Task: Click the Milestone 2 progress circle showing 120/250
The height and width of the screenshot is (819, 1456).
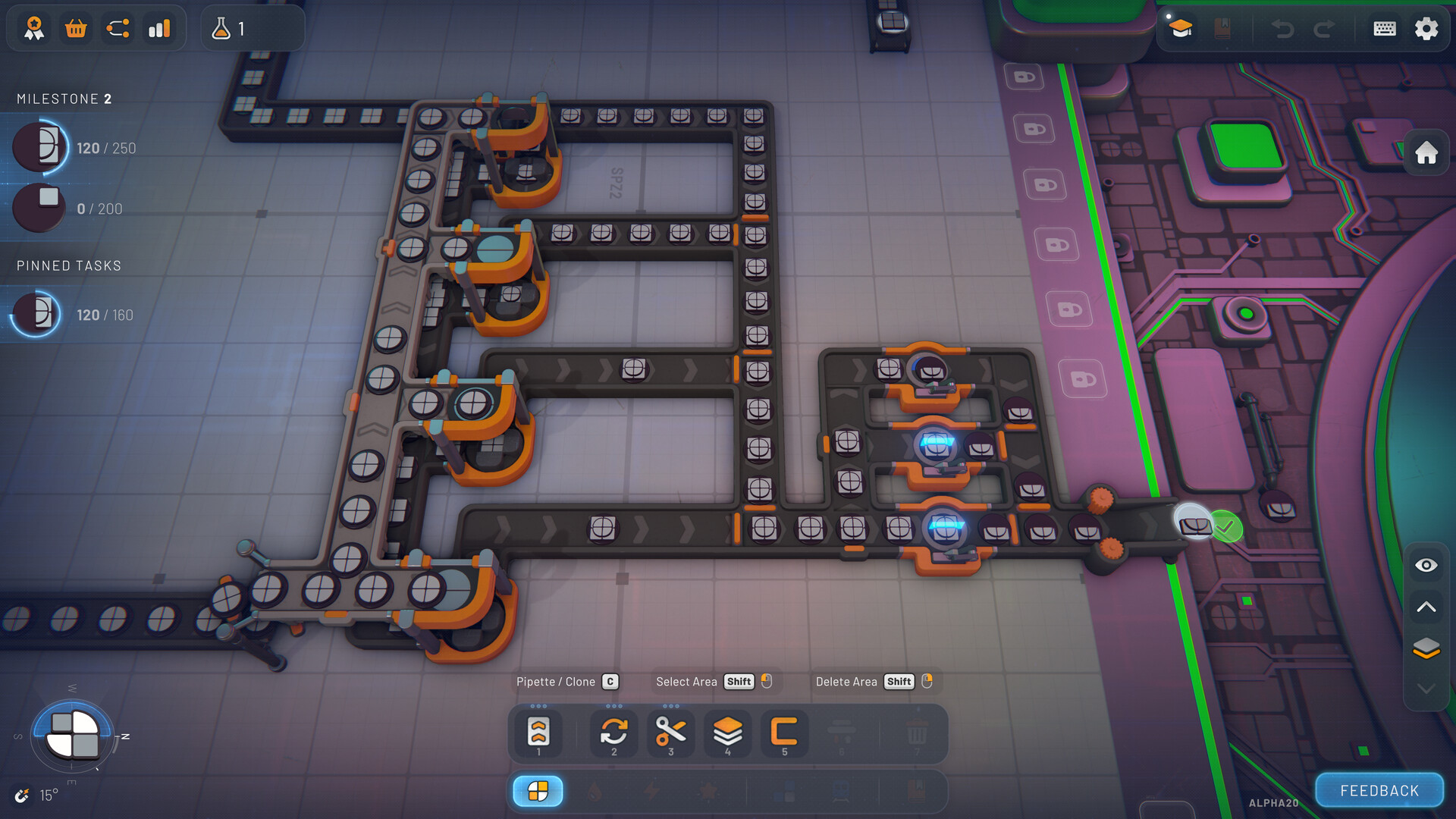Action: (39, 147)
